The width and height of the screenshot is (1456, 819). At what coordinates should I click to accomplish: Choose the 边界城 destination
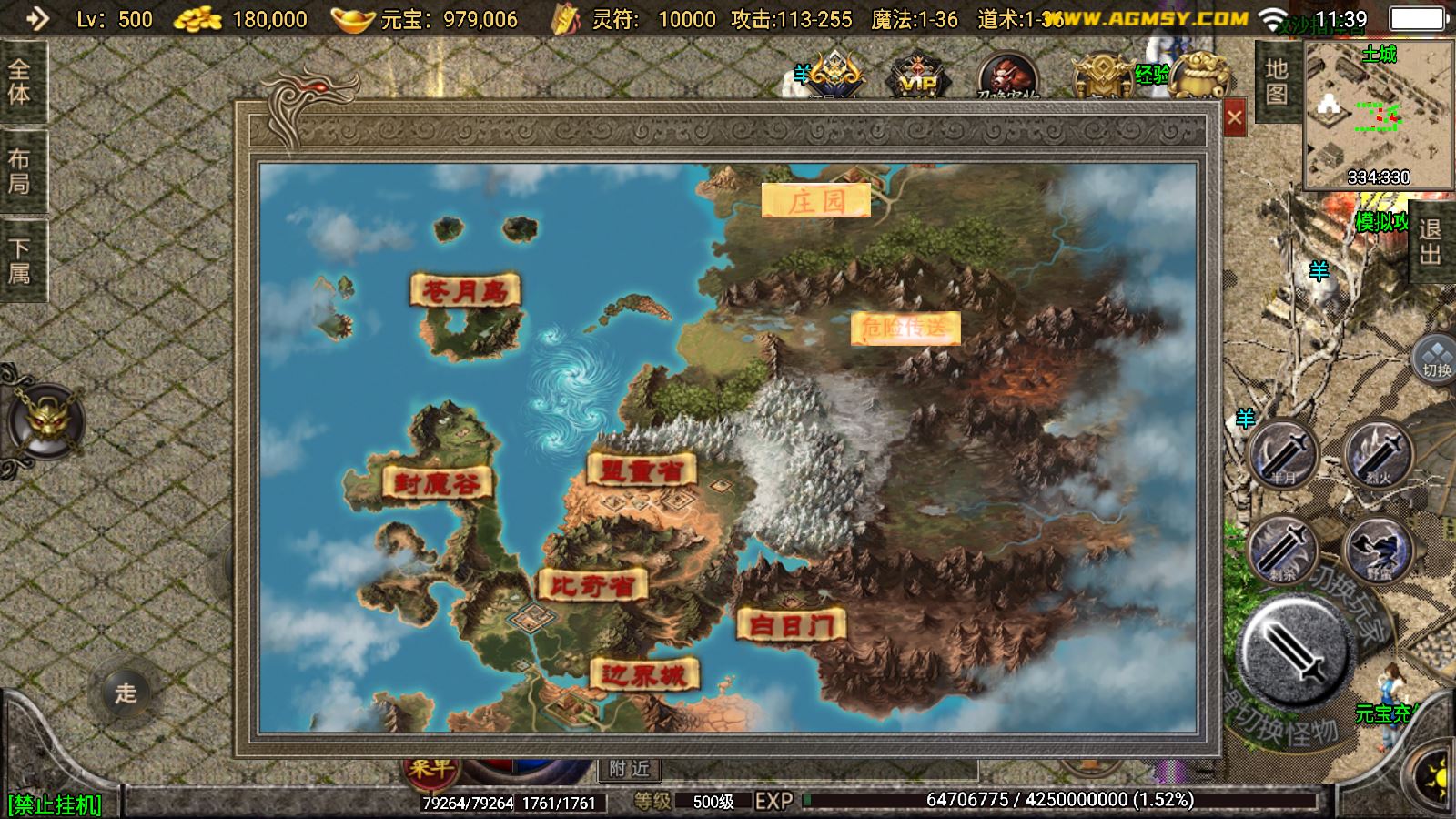point(644,674)
